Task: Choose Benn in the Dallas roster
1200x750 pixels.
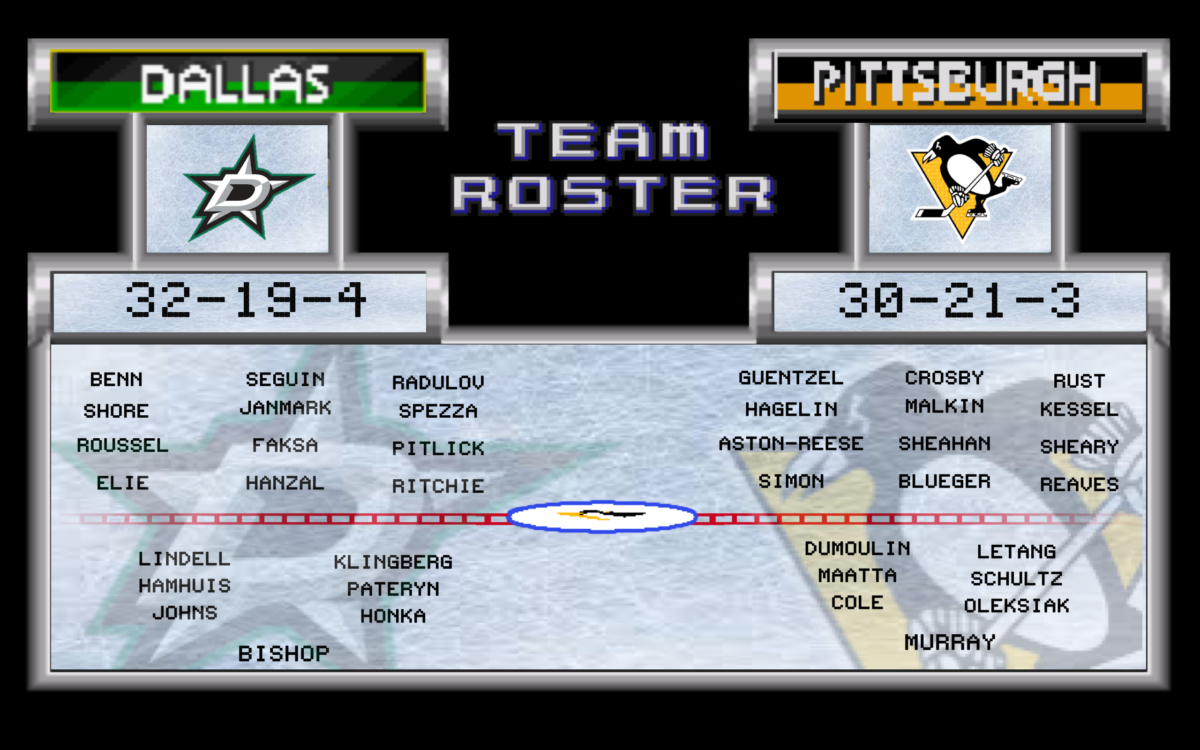Action: (116, 380)
